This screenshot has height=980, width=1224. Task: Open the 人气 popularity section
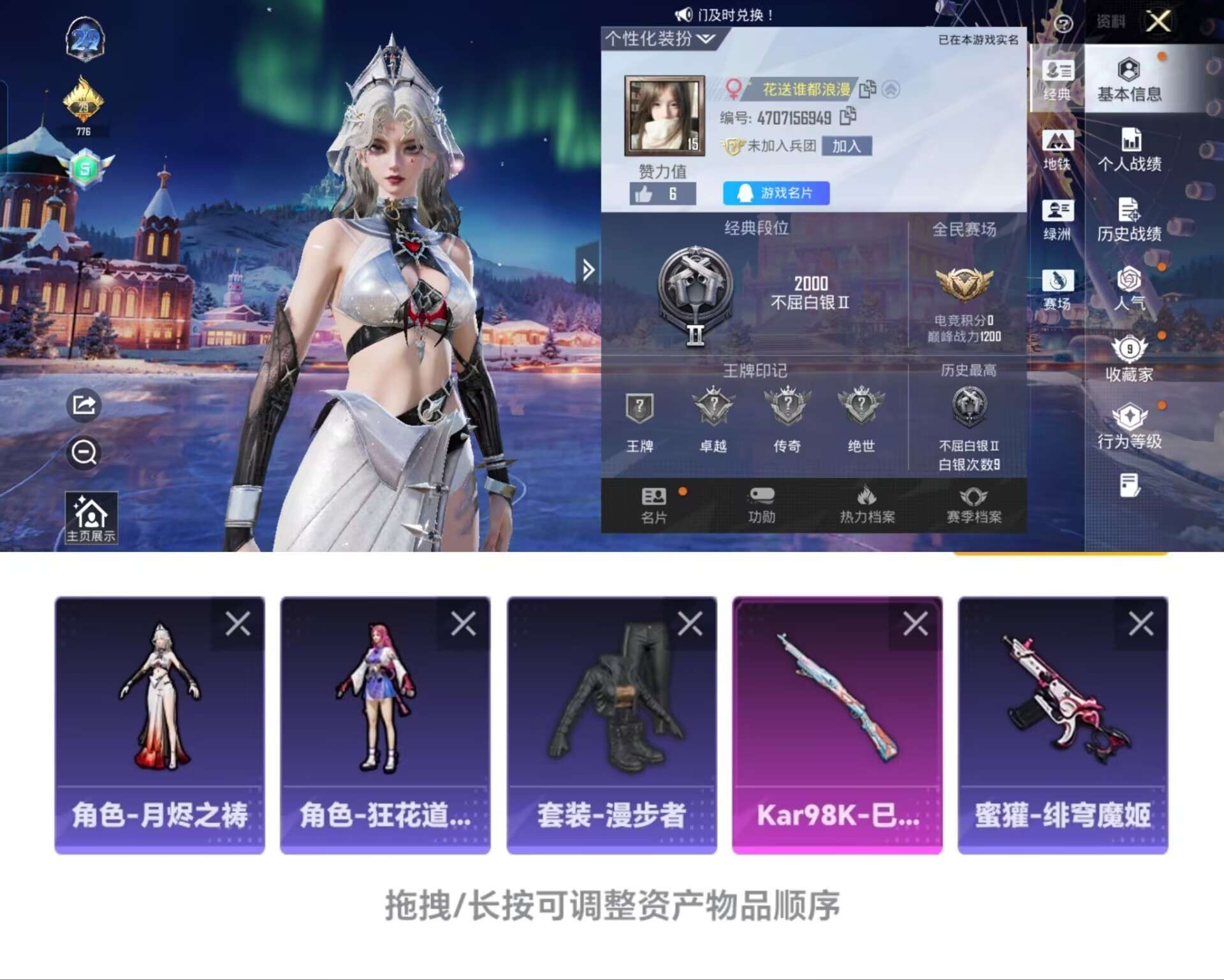[x=1129, y=290]
